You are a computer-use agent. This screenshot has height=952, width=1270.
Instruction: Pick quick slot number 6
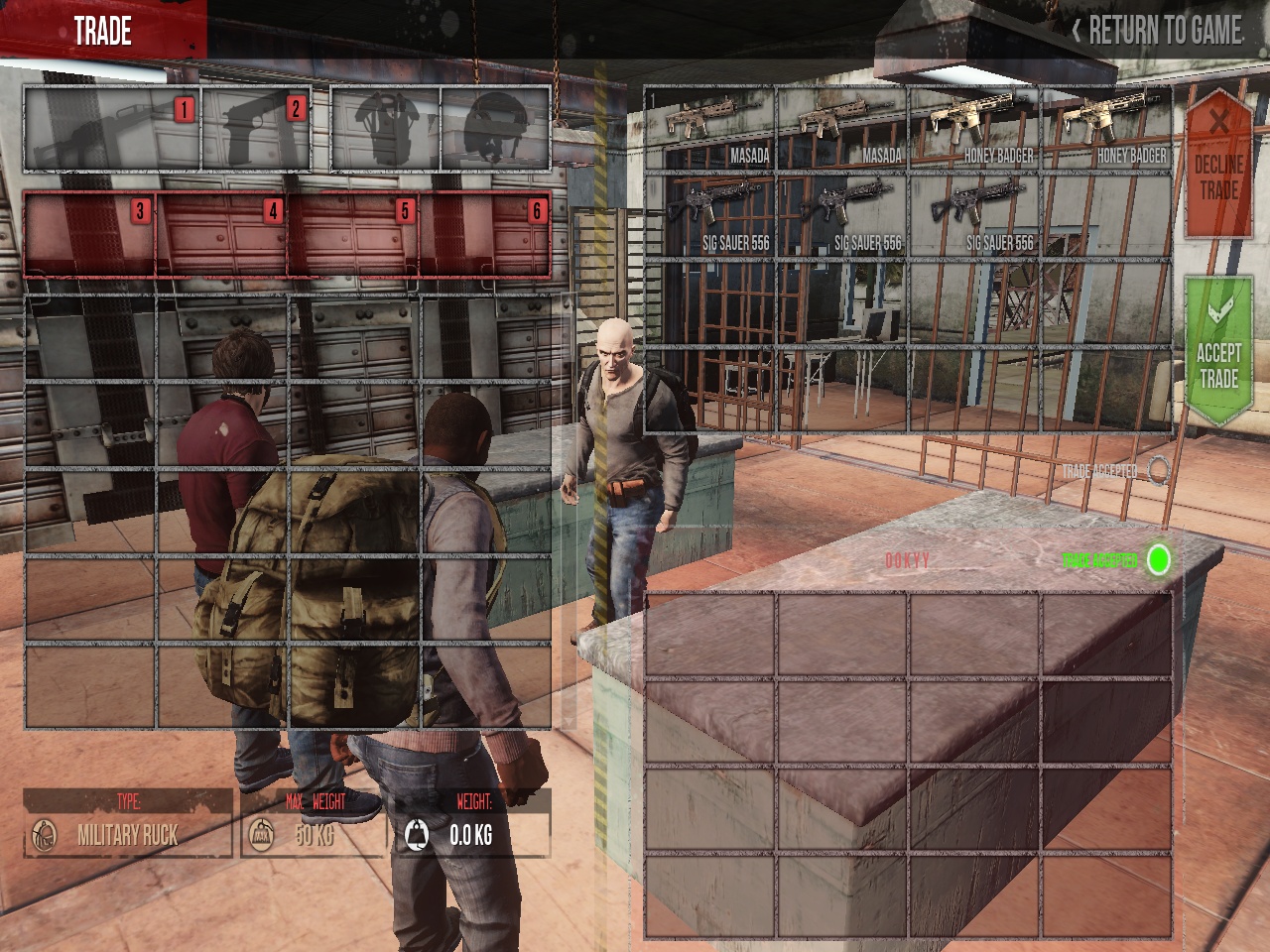click(x=485, y=235)
